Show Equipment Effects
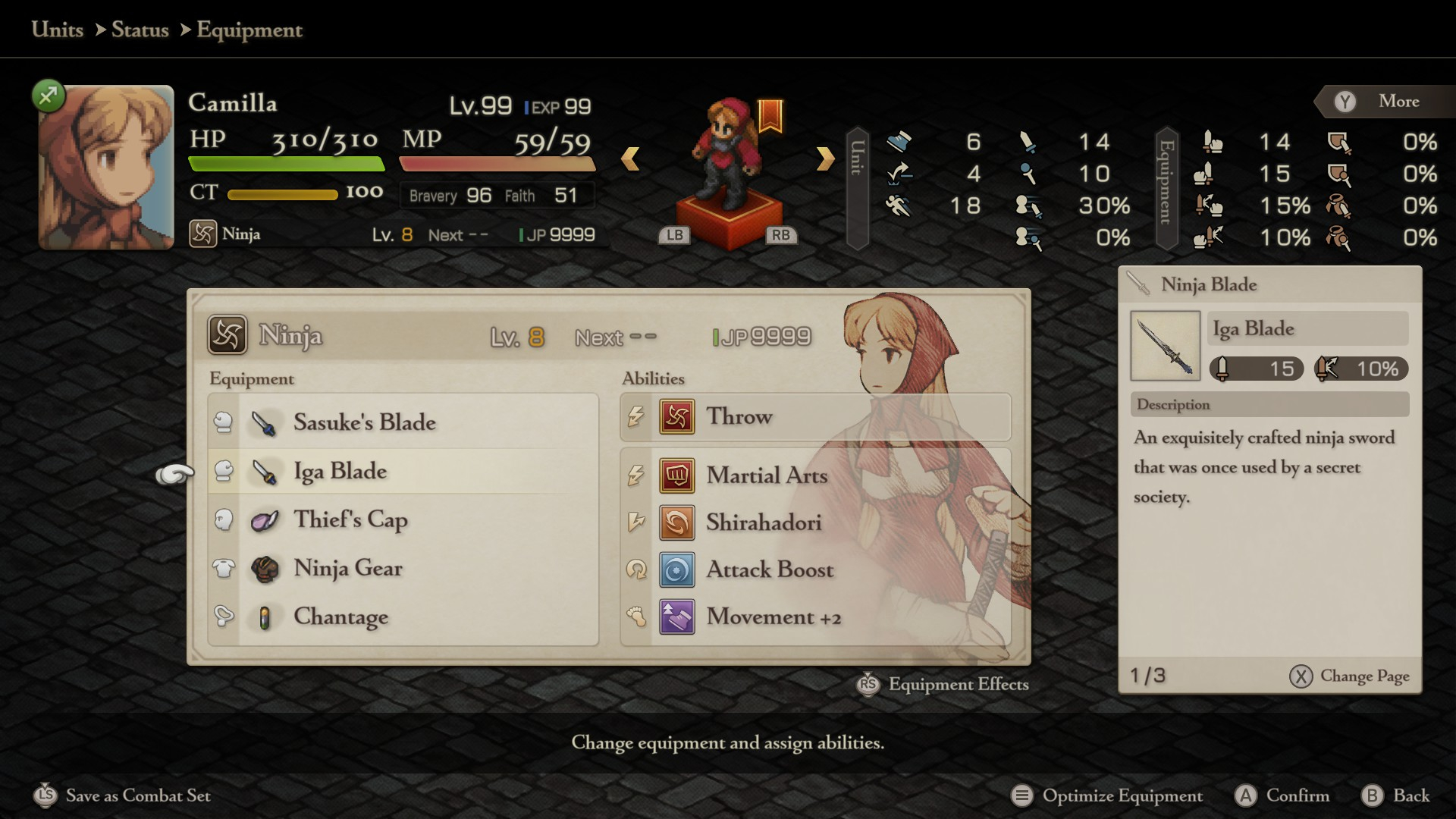1456x819 pixels. click(x=943, y=684)
